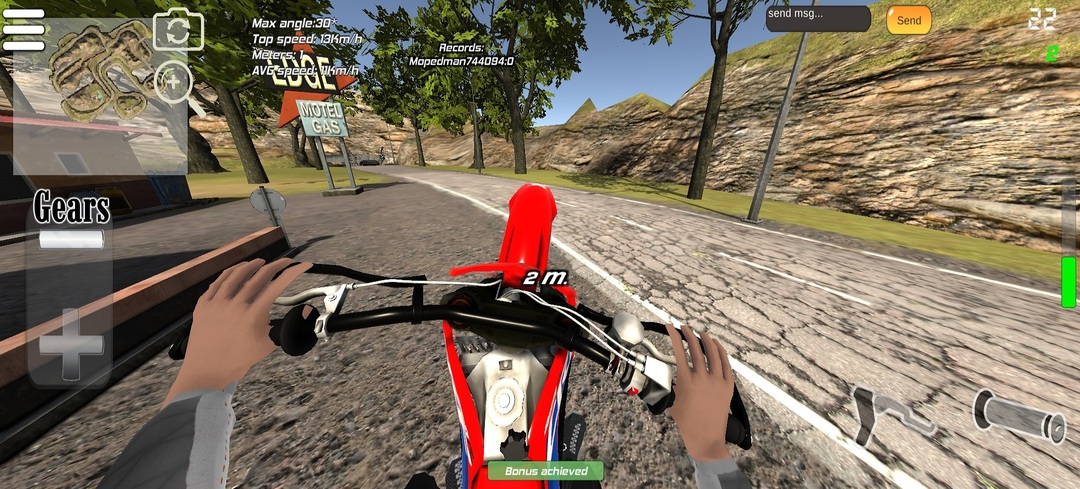Pull the brake lever control
The width and height of the screenshot is (1080, 489).
[888, 413]
